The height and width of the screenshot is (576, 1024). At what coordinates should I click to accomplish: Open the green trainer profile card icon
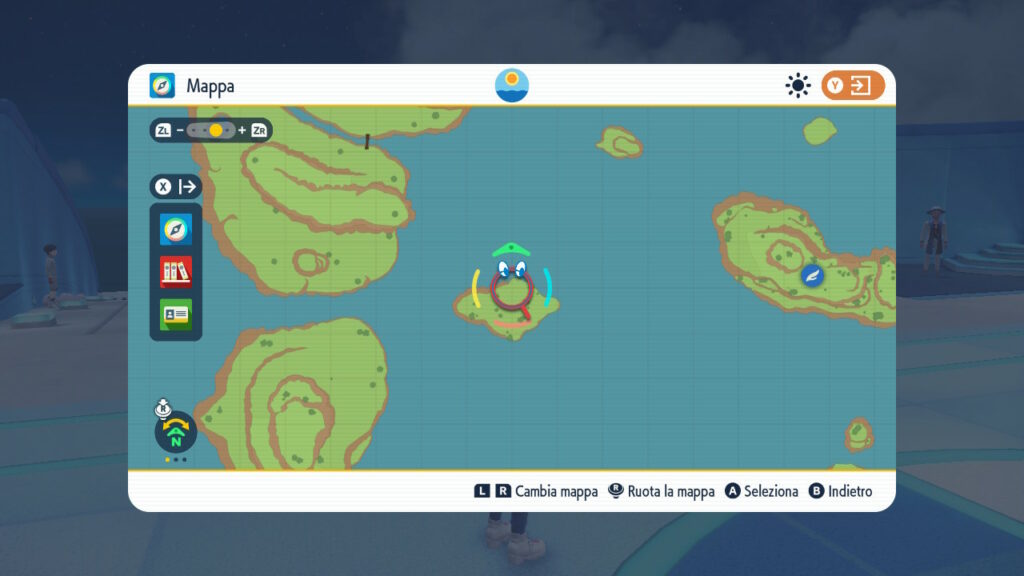(x=176, y=314)
